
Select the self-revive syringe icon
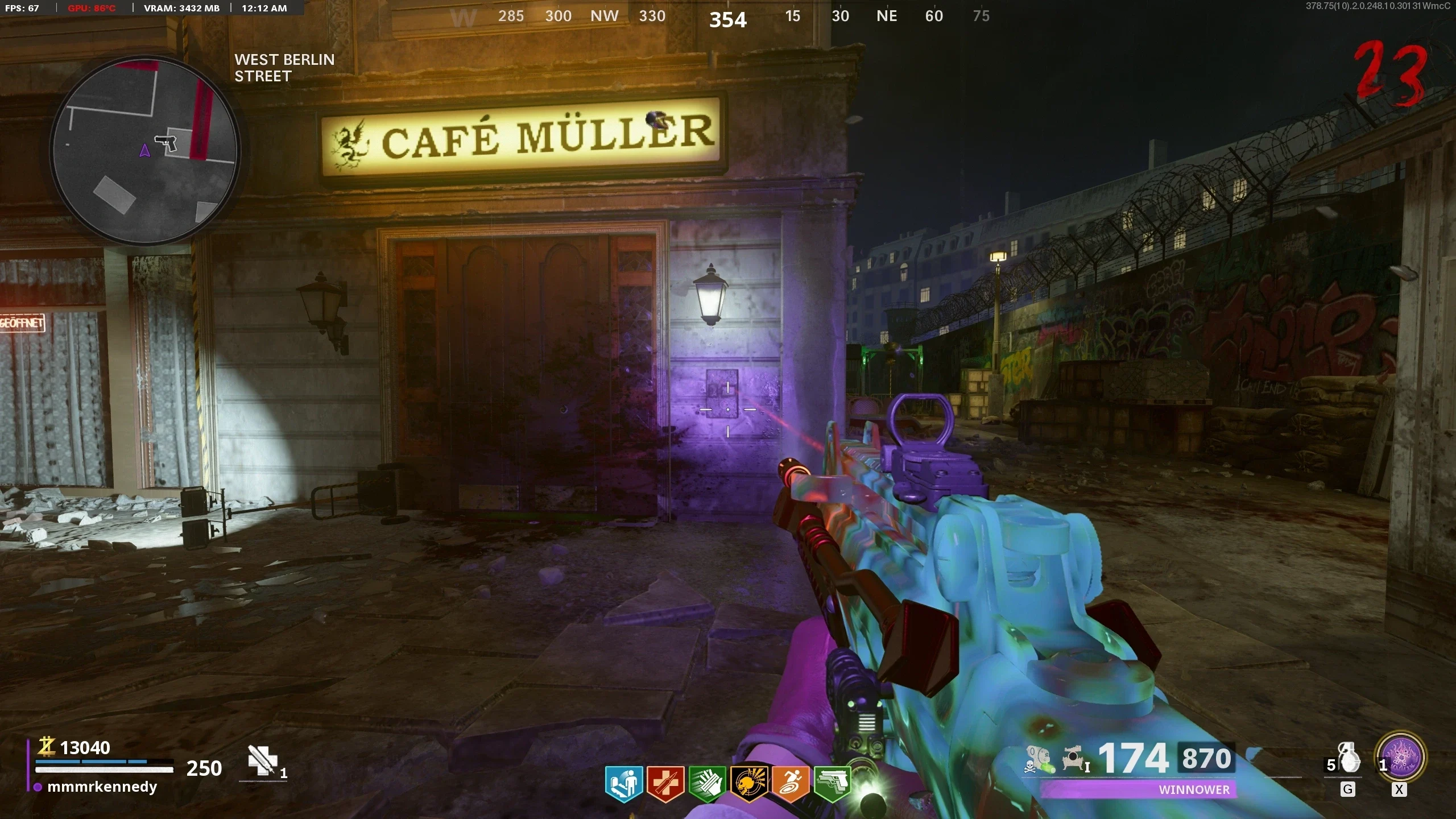click(263, 761)
